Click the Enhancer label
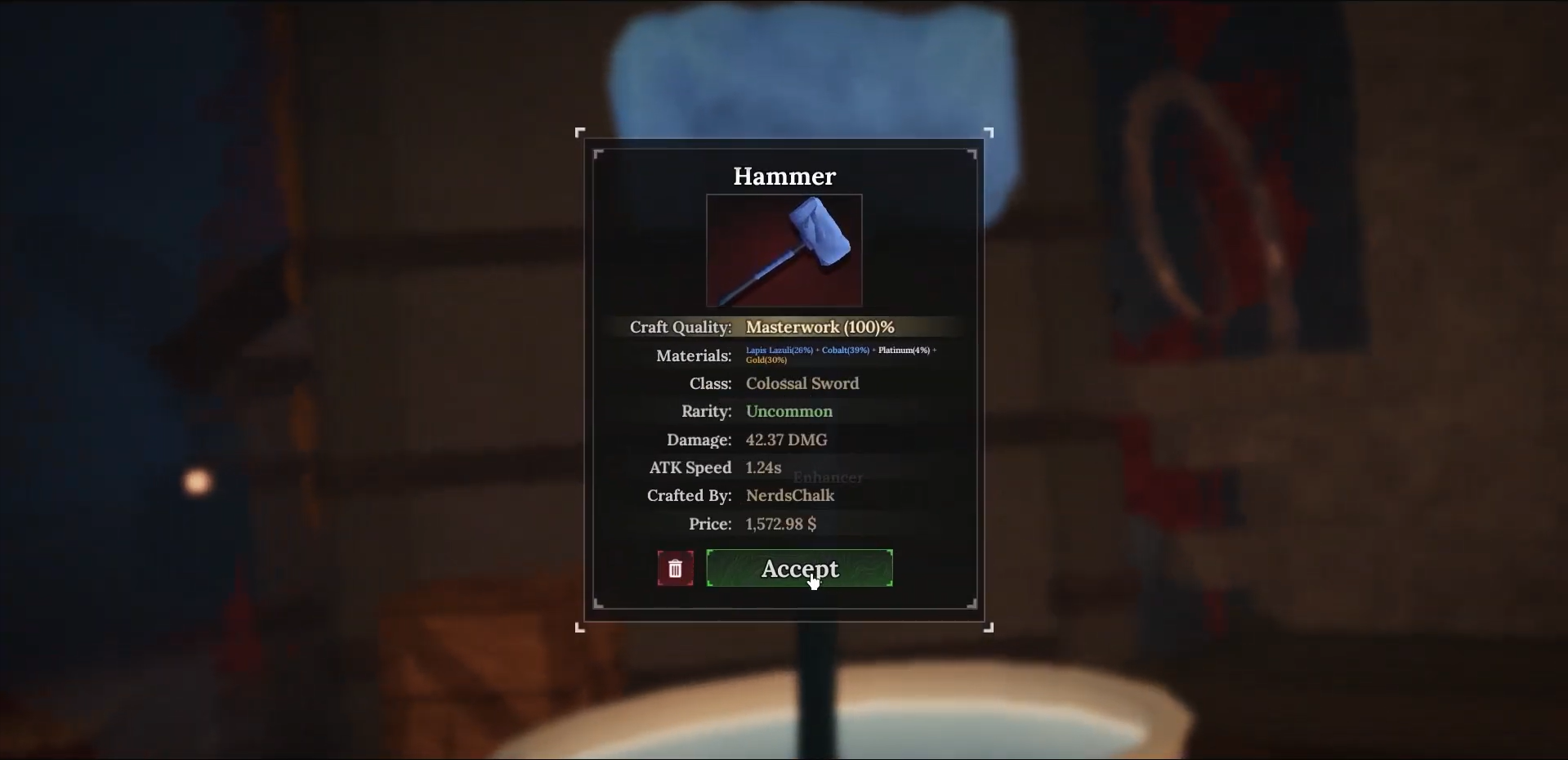The height and width of the screenshot is (760, 1568). point(827,477)
